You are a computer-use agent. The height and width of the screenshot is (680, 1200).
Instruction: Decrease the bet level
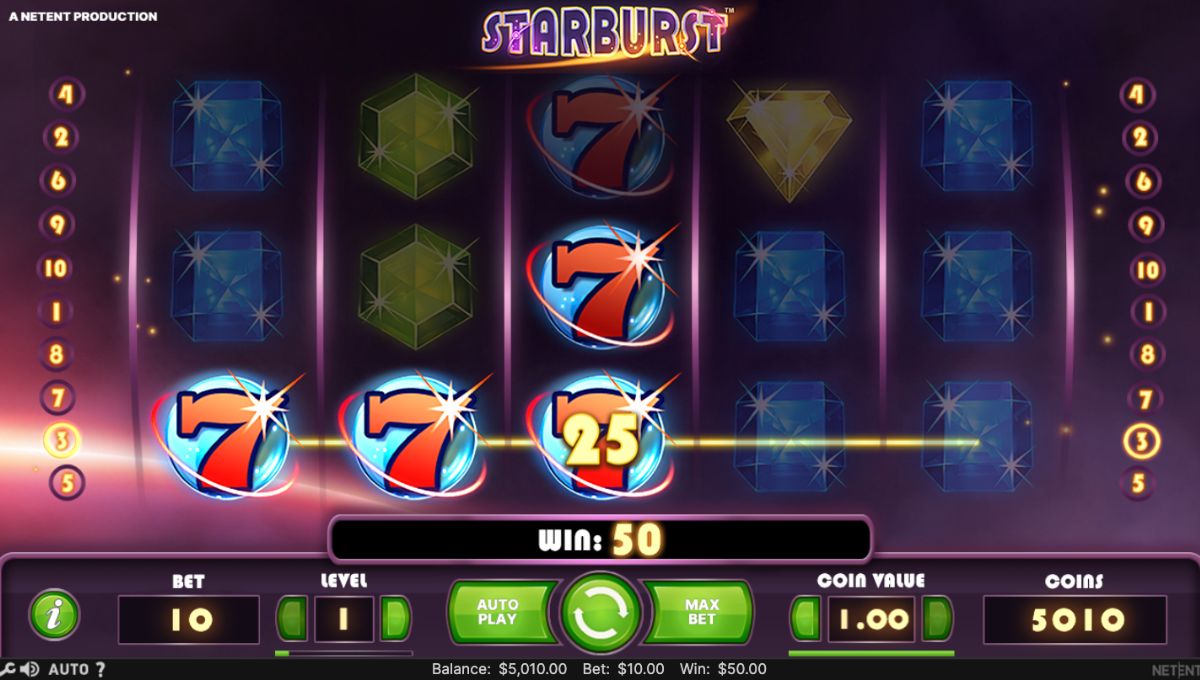292,619
